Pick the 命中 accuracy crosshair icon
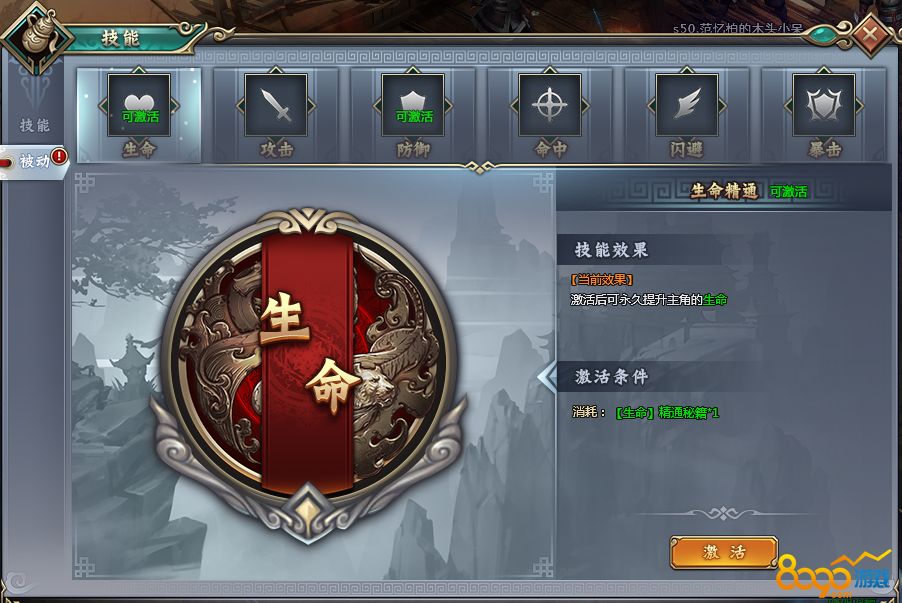The height and width of the screenshot is (603, 902). (x=550, y=105)
